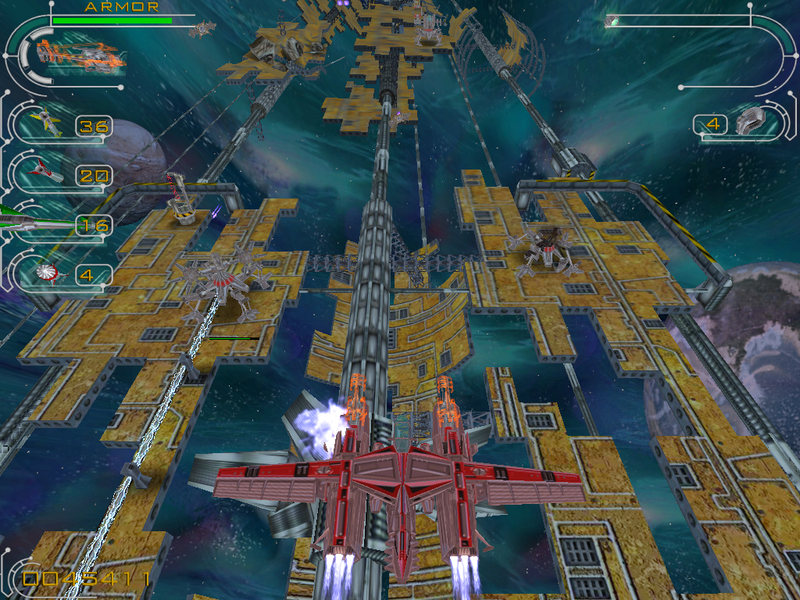Viewport: 800px width, 600px height.
Task: Select the grey pod icon beside the 4
Action: tap(751, 123)
